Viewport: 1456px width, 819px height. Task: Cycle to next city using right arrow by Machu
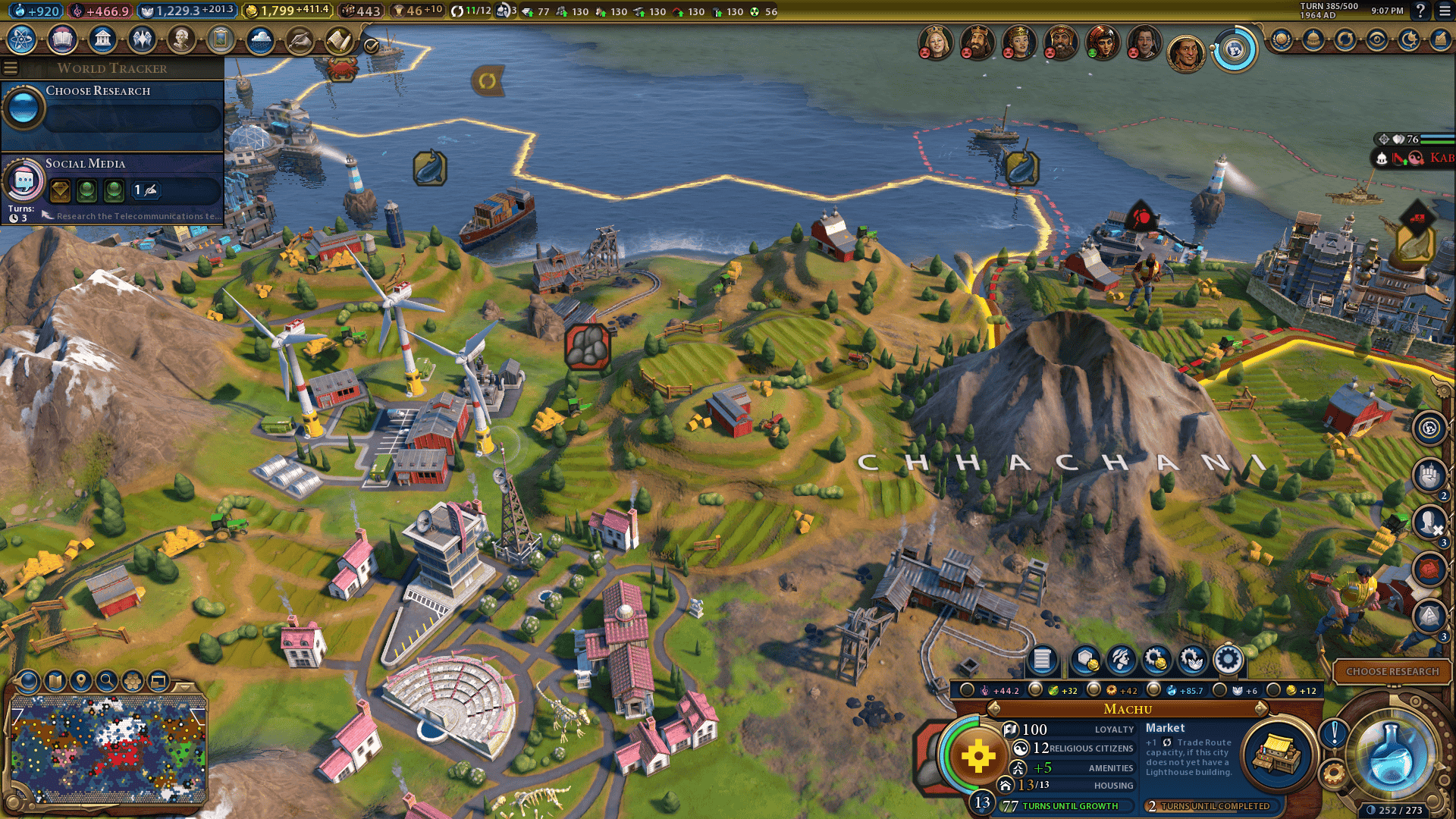(1261, 708)
